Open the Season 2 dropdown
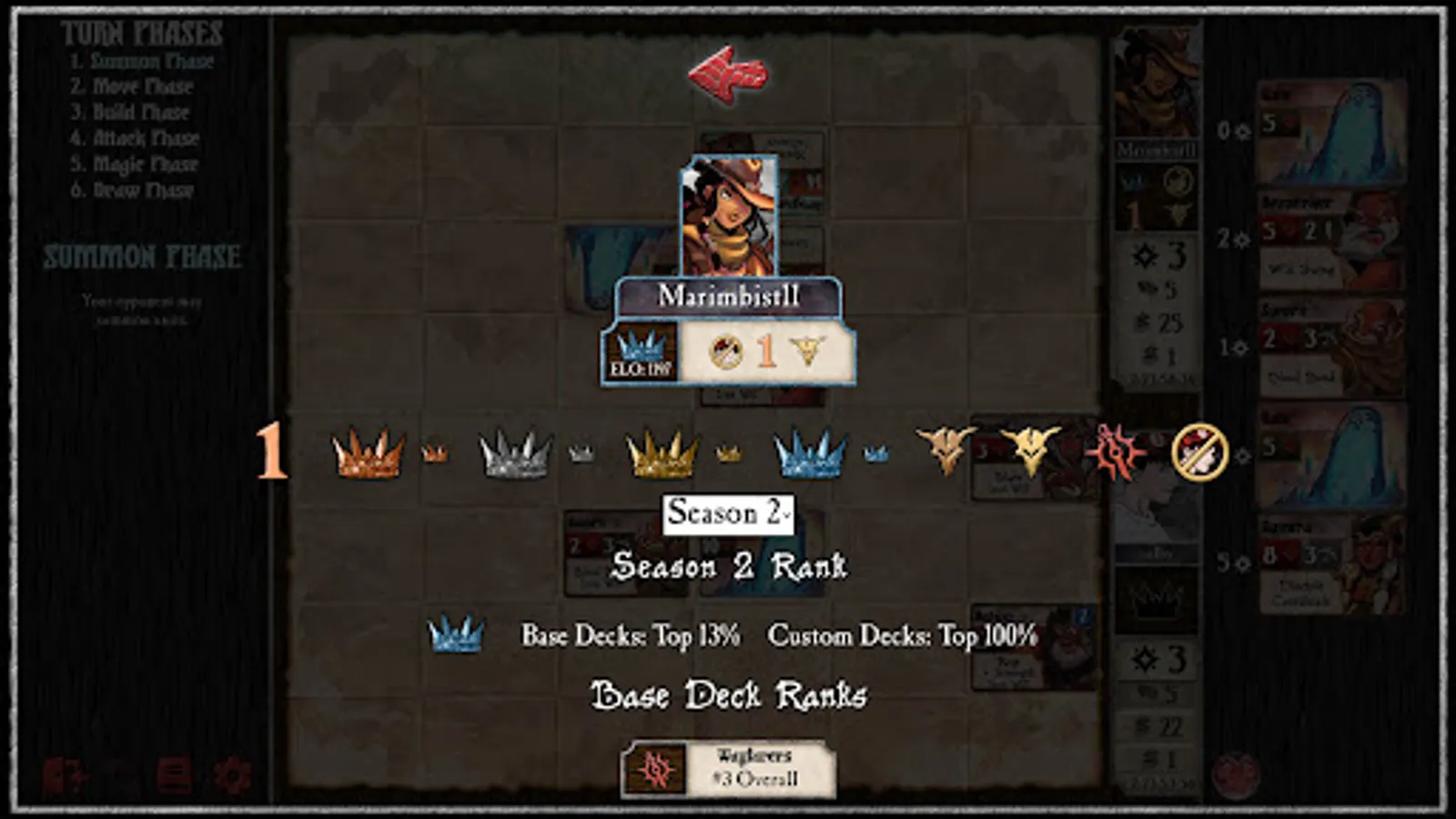This screenshot has width=1456, height=819. (x=727, y=515)
